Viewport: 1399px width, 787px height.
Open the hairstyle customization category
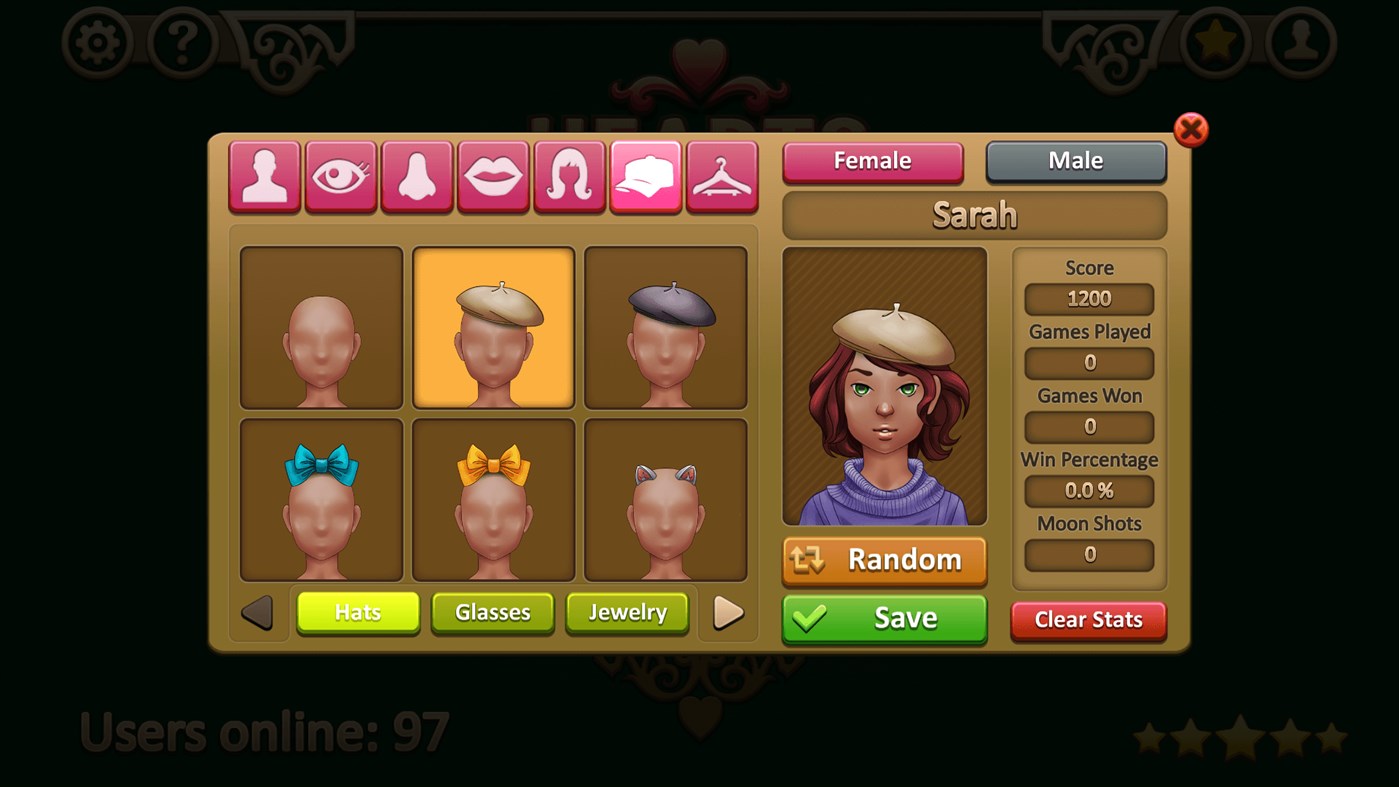pyautogui.click(x=568, y=176)
